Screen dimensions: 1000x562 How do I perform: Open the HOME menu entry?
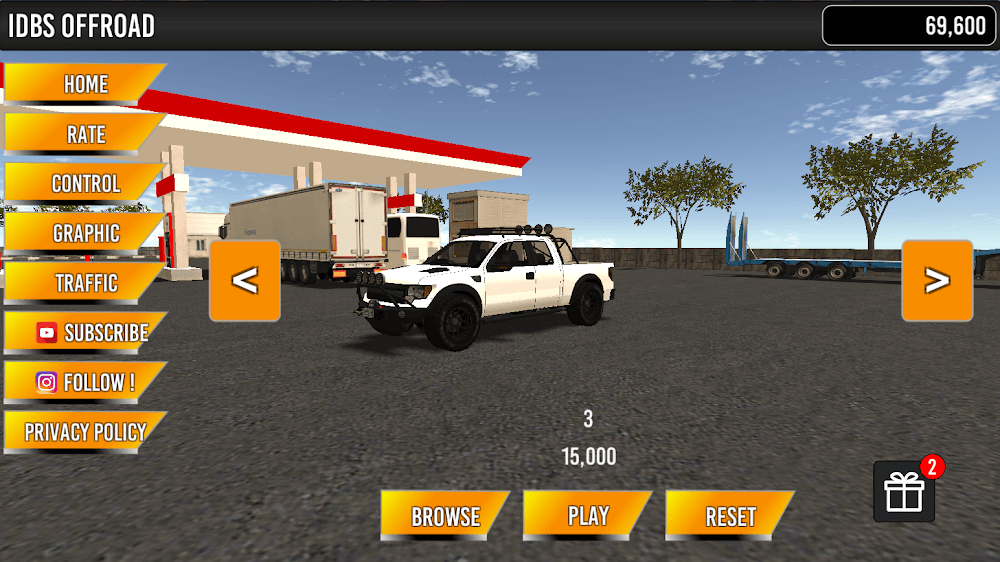(x=85, y=84)
